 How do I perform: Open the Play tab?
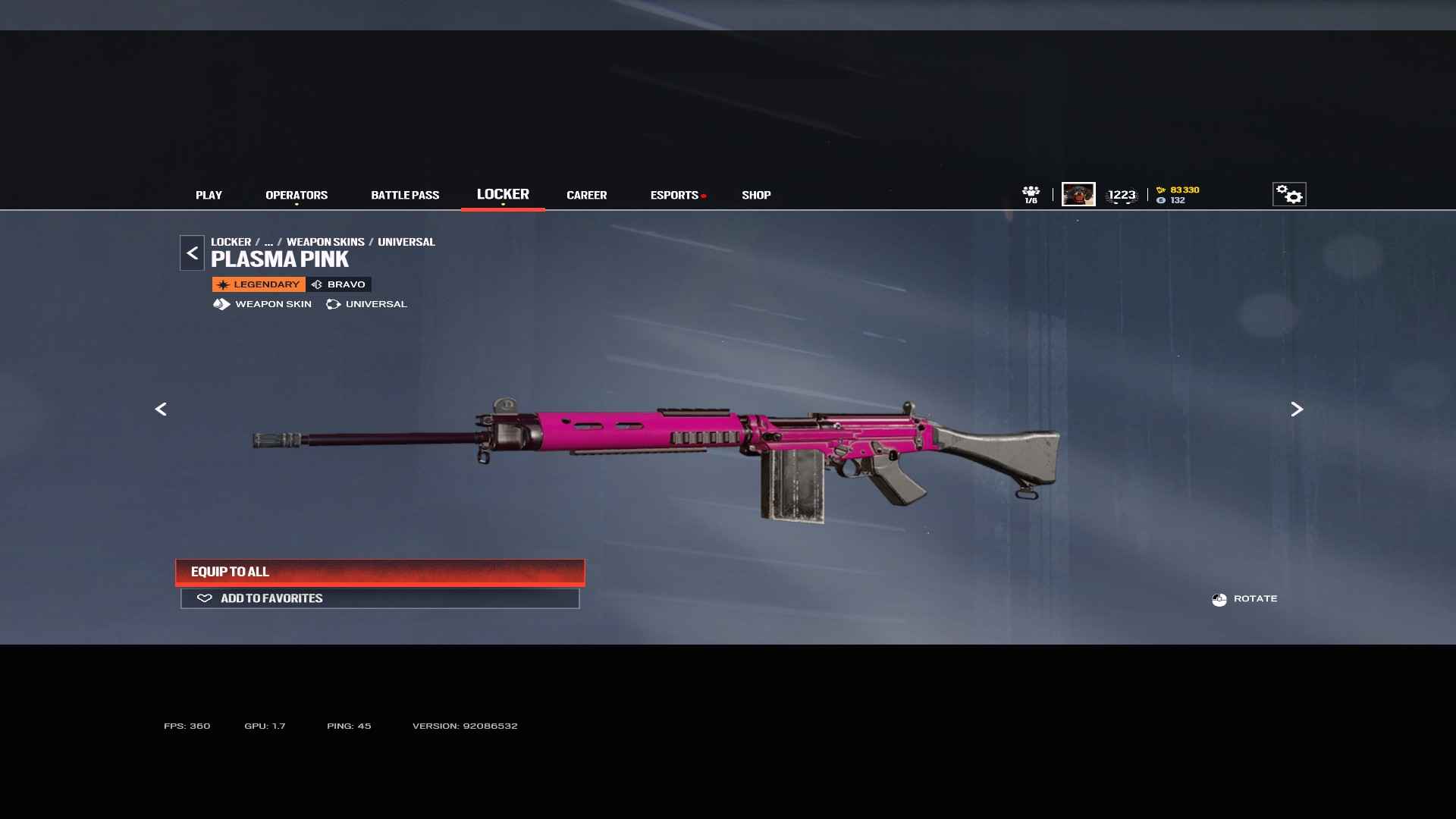click(209, 195)
